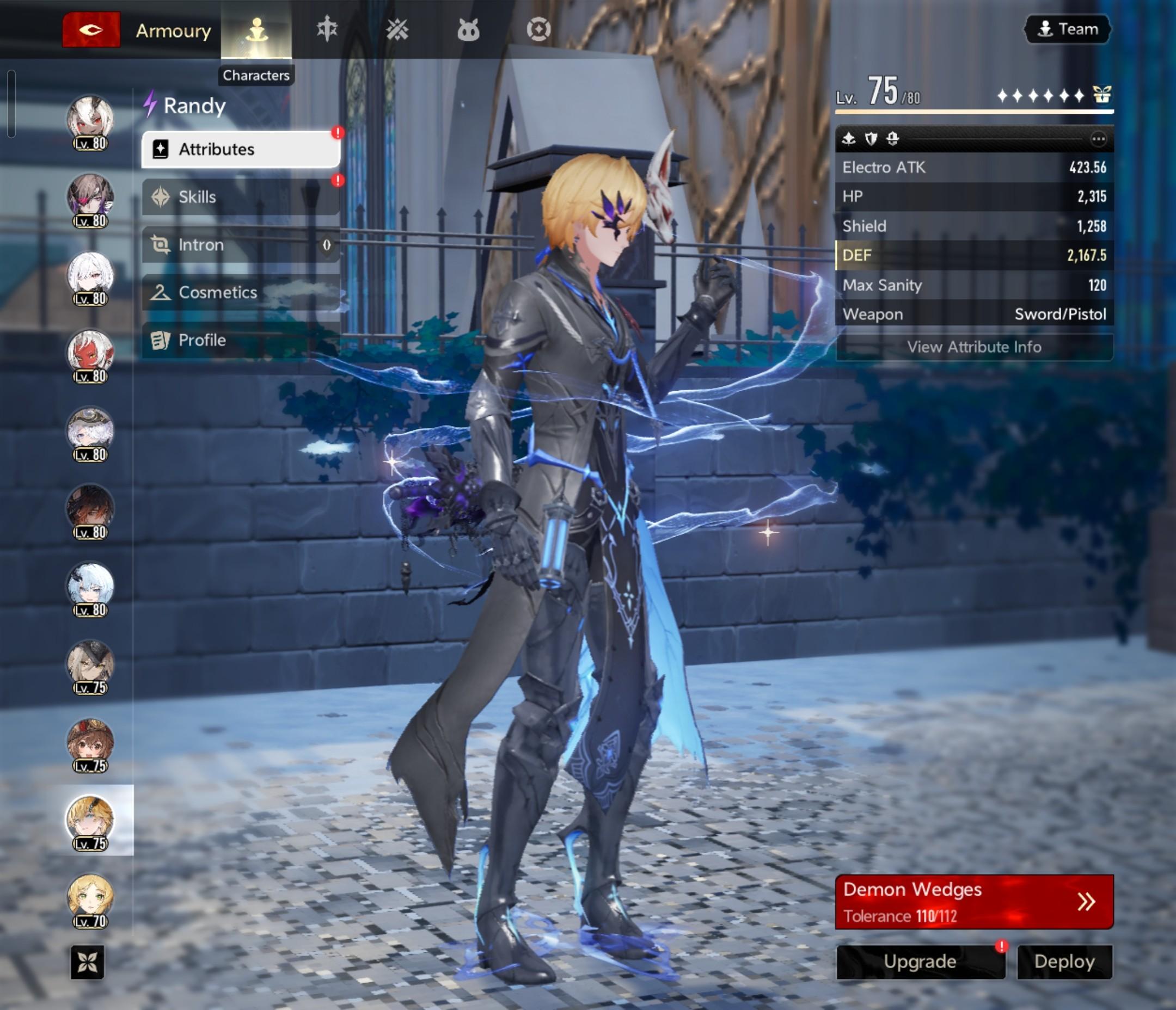Open Randy's Skills page
The width and height of the screenshot is (1176, 1010).
[241, 197]
